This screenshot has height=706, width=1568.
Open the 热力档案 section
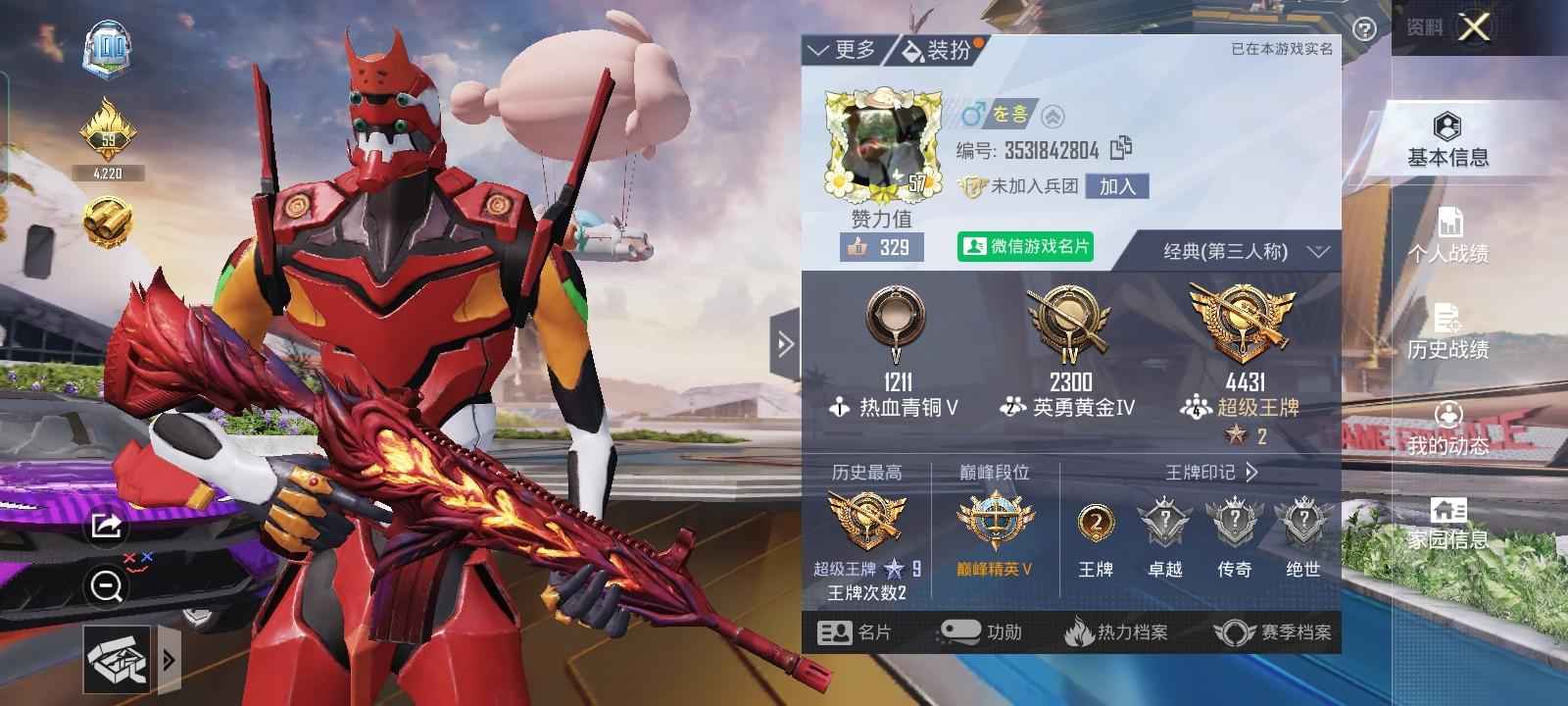click(1116, 632)
